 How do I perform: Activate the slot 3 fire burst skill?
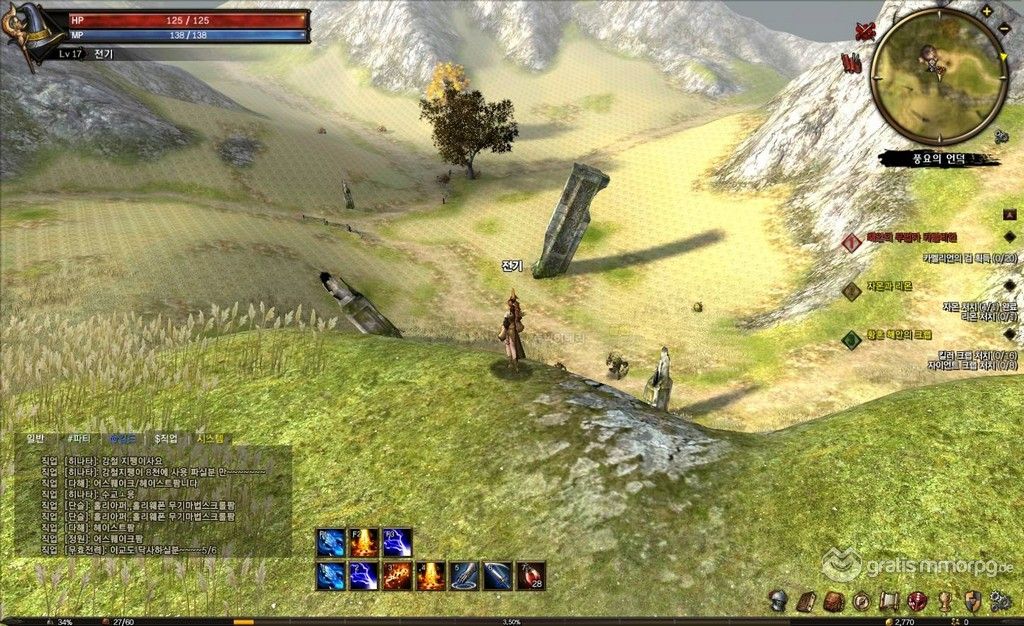(x=397, y=576)
